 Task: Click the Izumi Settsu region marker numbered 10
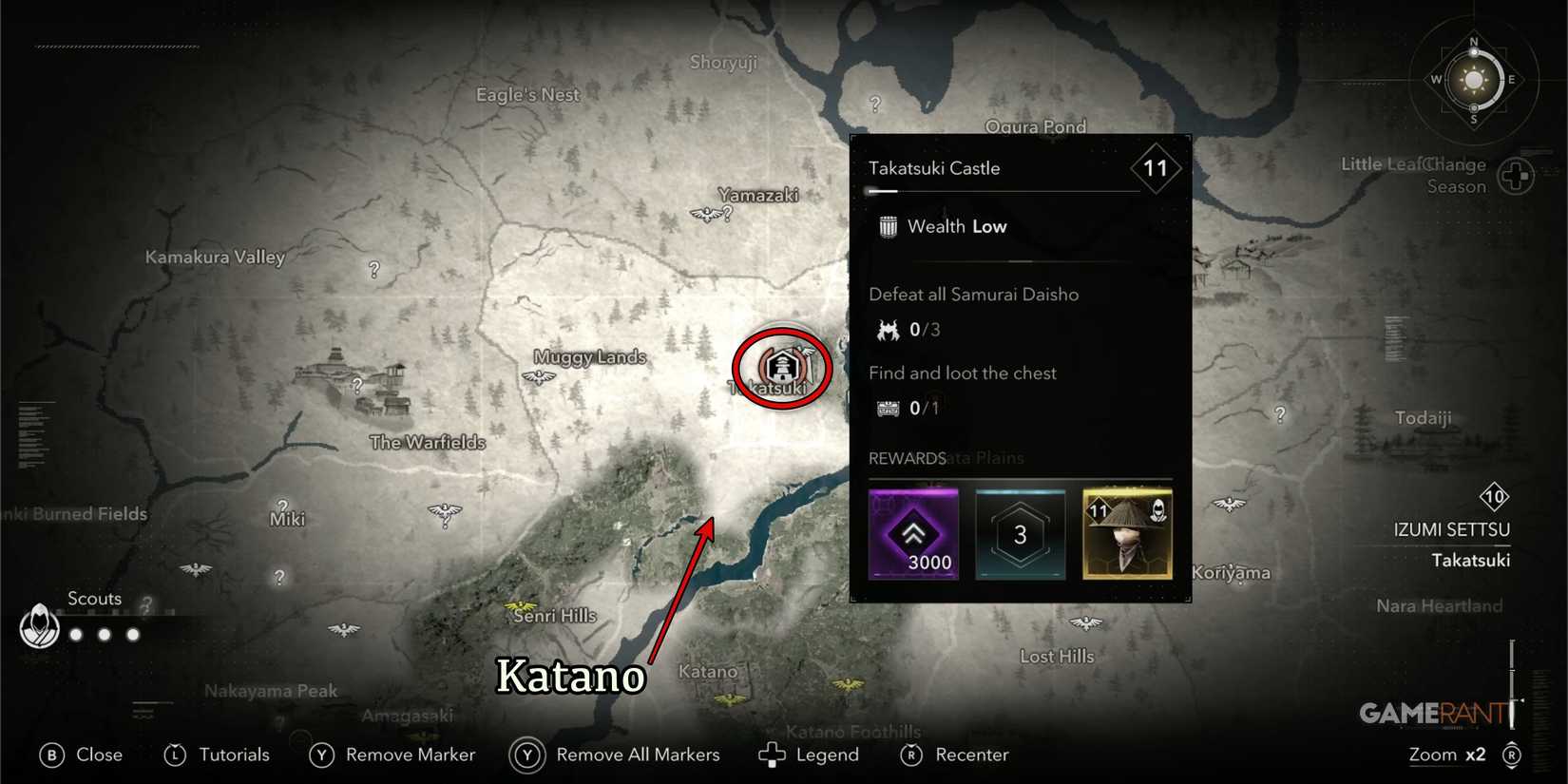point(1494,495)
